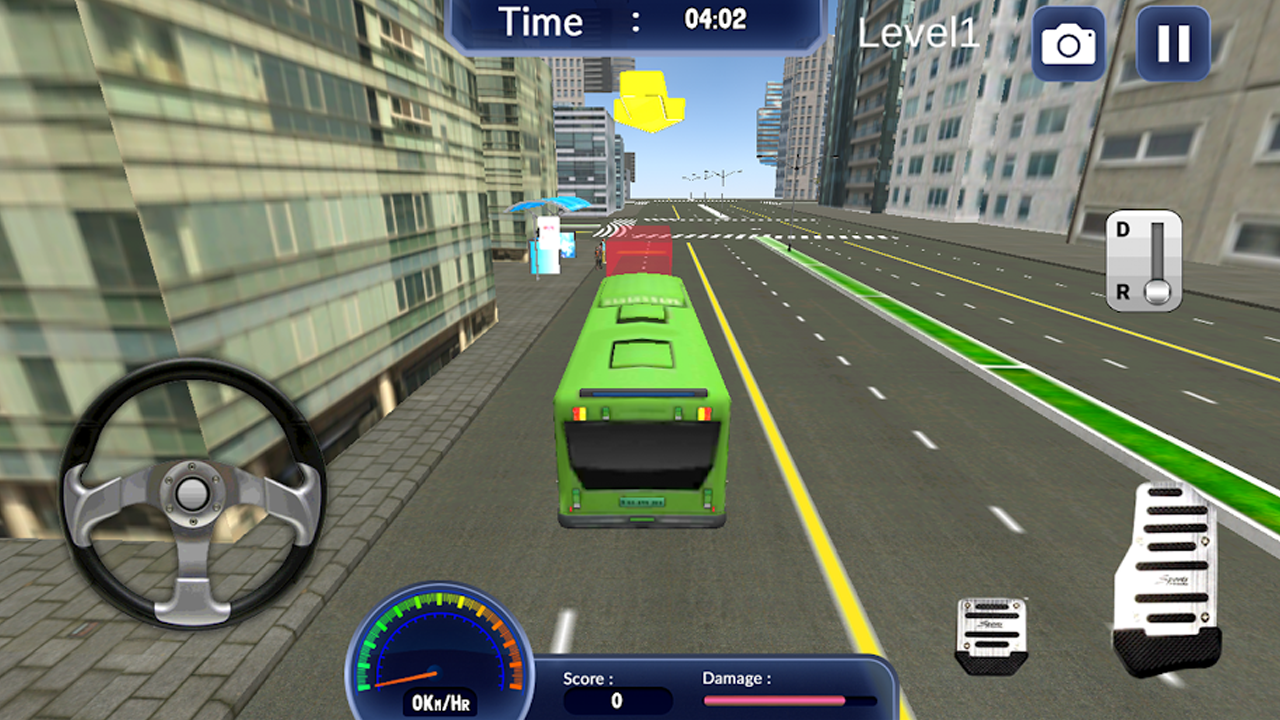
Task: Tap the accelerator pedal
Action: pyautogui.click(x=1167, y=570)
